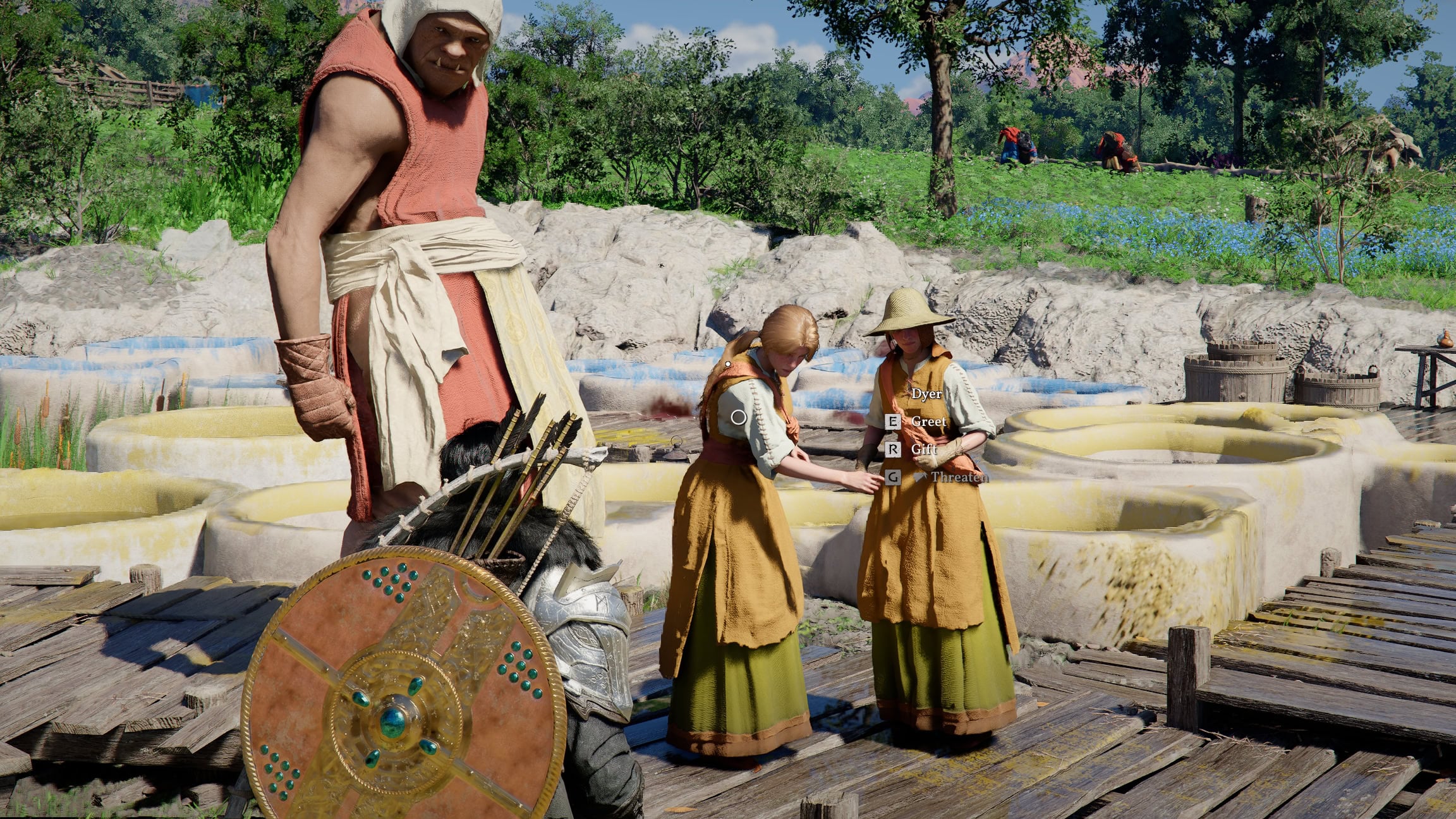Image resolution: width=1456 pixels, height=819 pixels.
Task: Activate the Threaten interaction option
Action: pos(961,478)
